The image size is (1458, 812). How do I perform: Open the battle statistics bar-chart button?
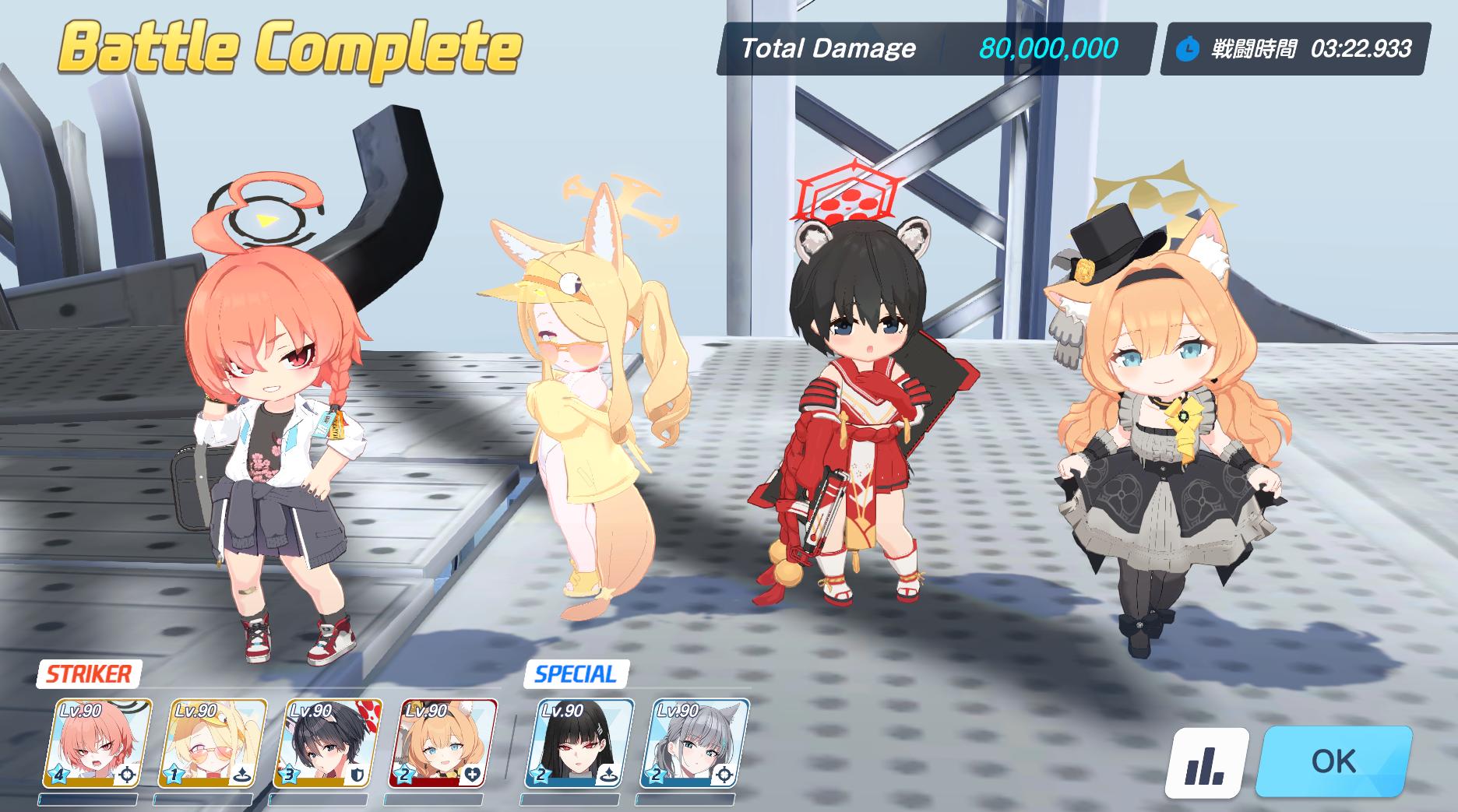coord(1205,763)
